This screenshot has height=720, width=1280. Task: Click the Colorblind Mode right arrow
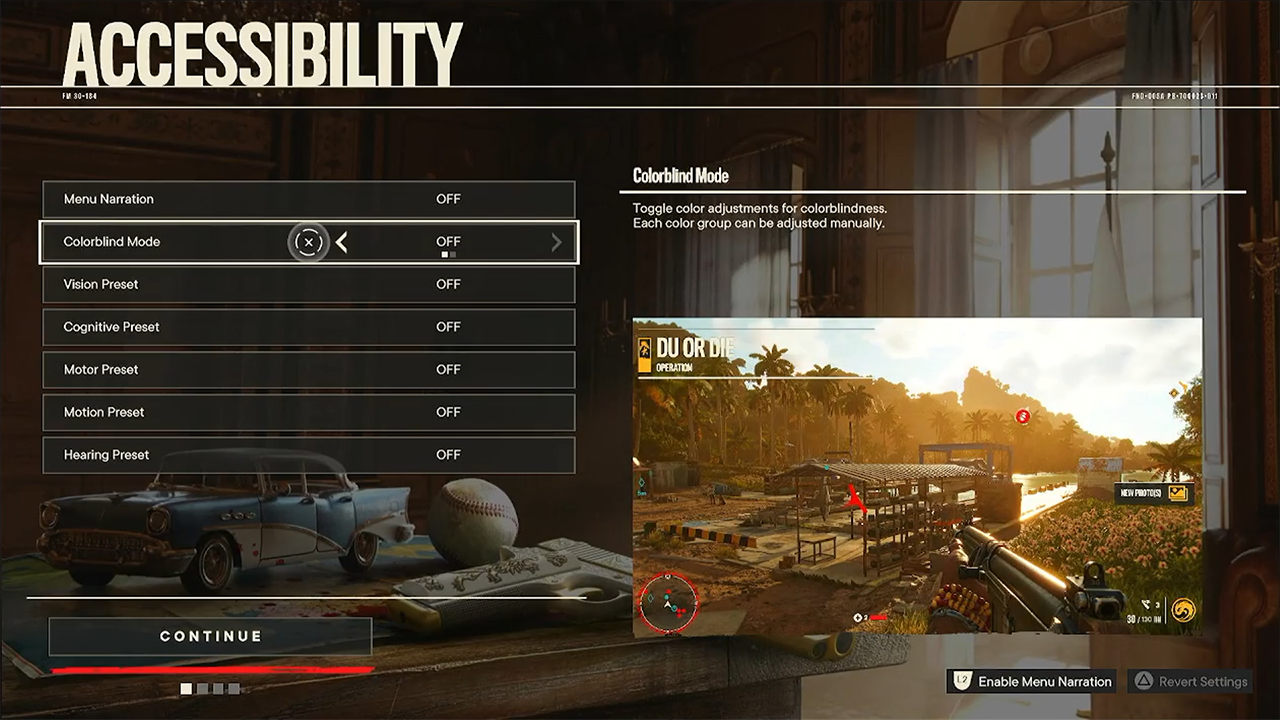(557, 242)
